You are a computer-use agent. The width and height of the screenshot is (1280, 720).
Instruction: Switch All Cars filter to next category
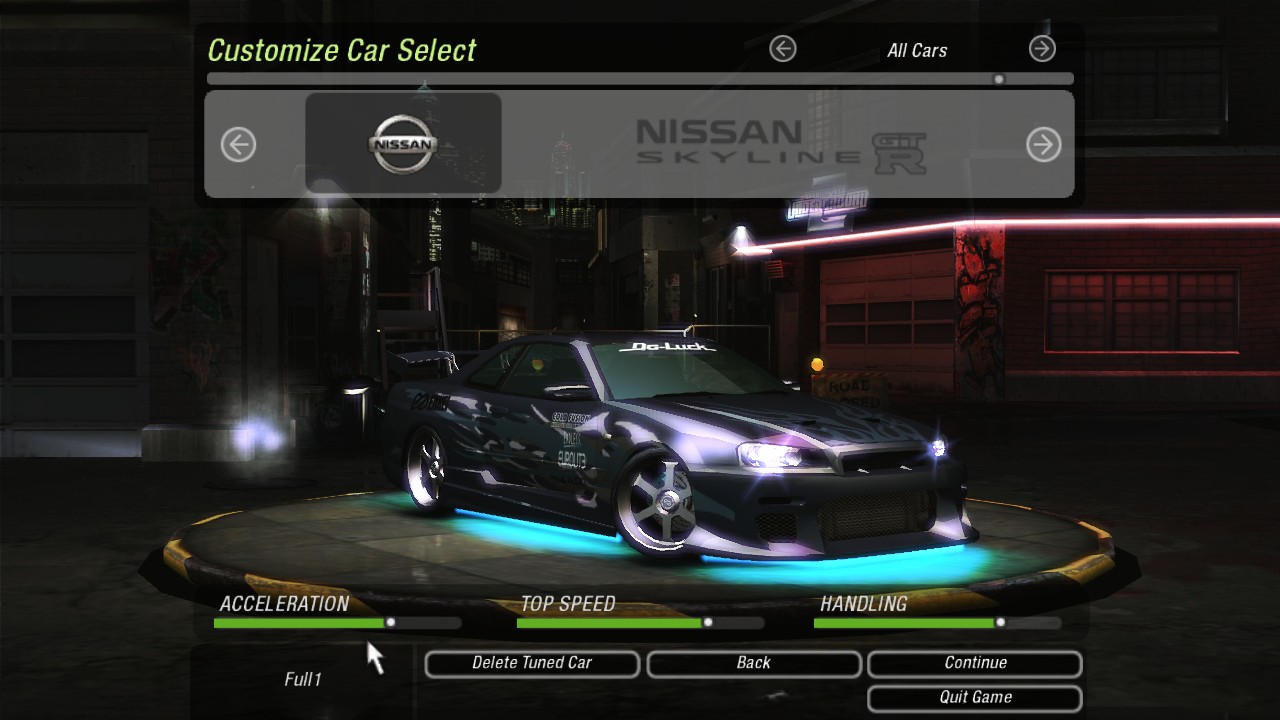1042,48
